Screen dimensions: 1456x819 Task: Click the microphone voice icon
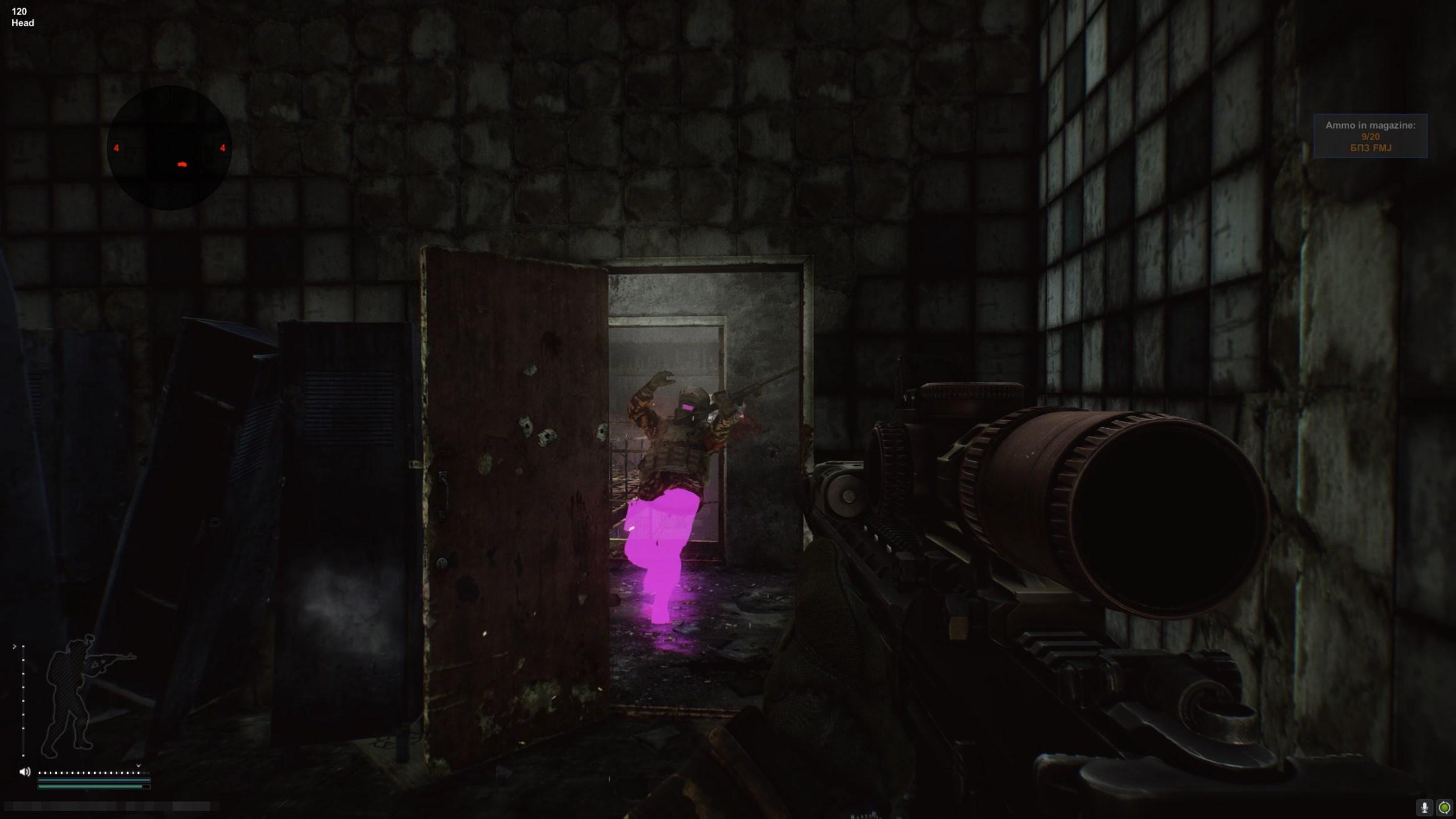[x=1425, y=808]
